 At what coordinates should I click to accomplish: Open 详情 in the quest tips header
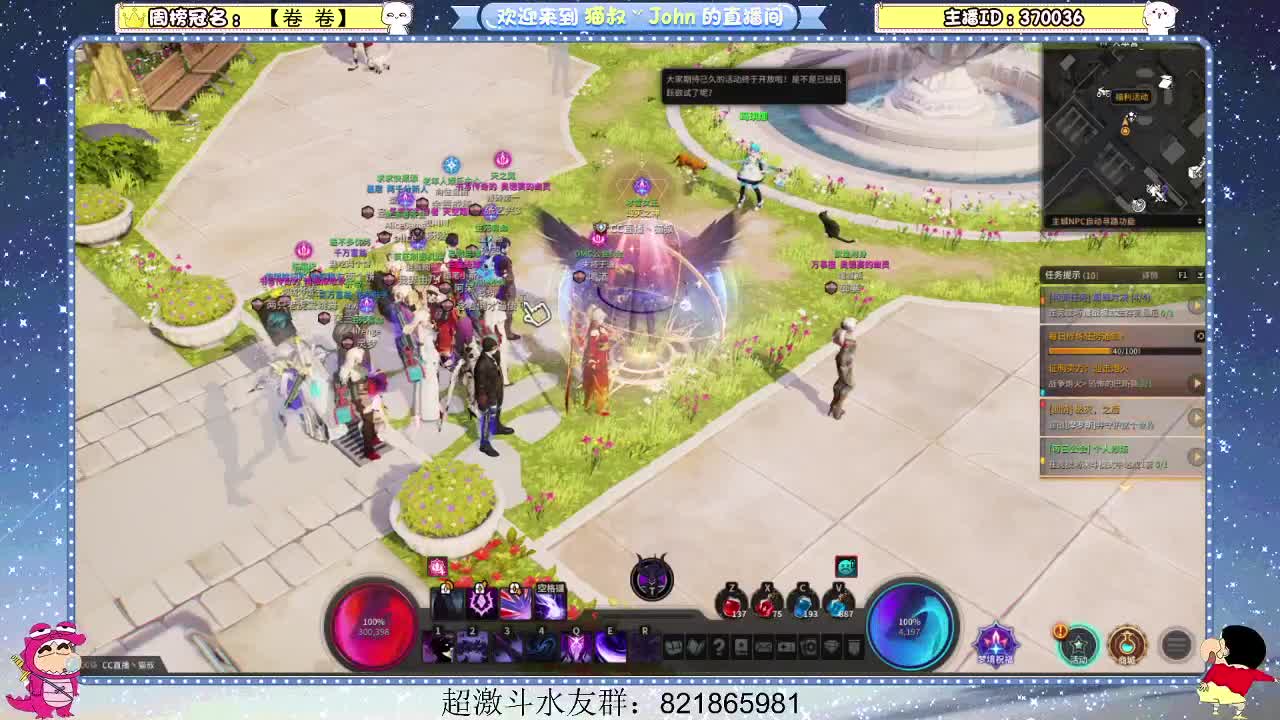click(x=1148, y=274)
